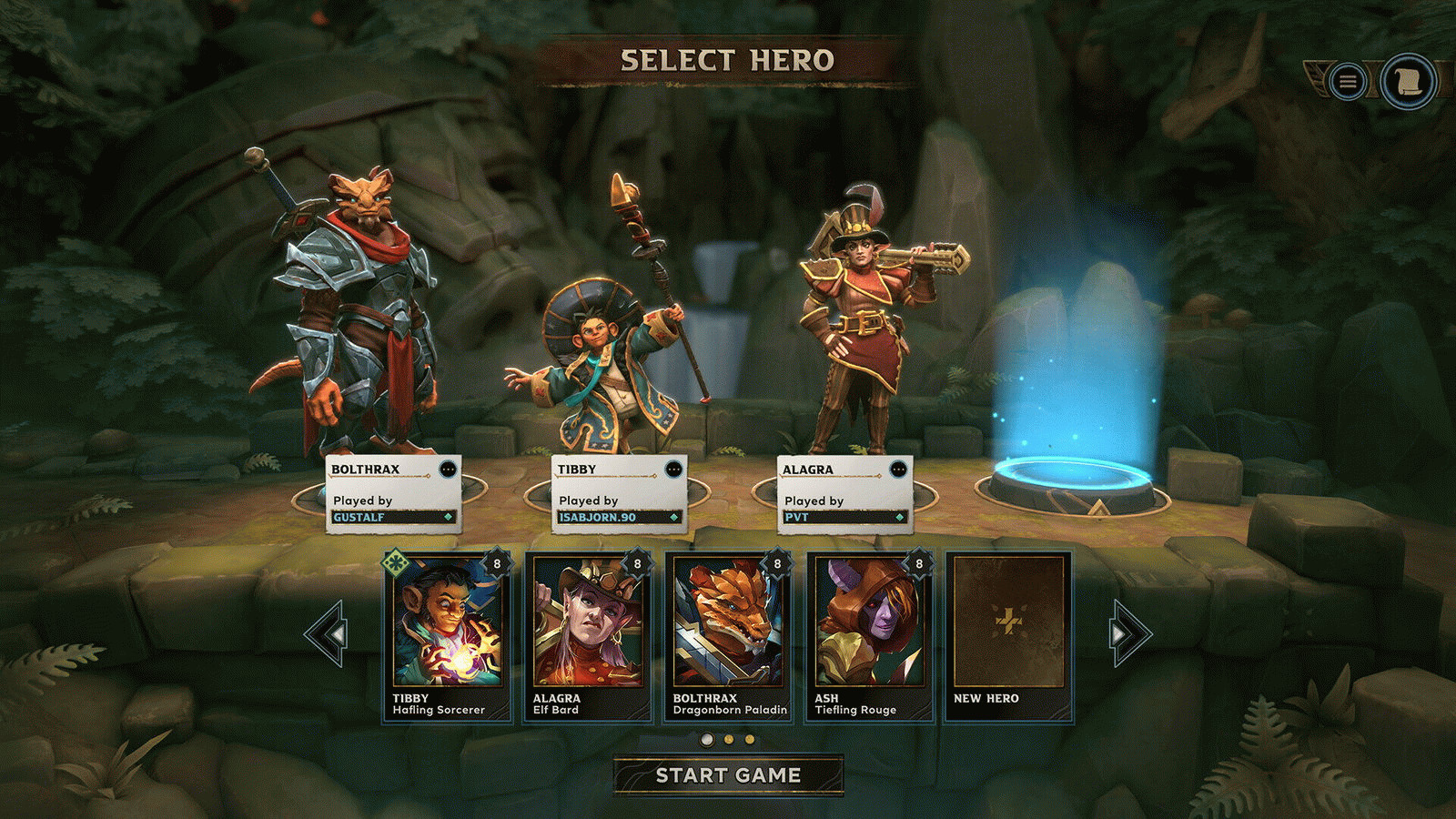Click the green clover badge on Tibby's card

393,564
